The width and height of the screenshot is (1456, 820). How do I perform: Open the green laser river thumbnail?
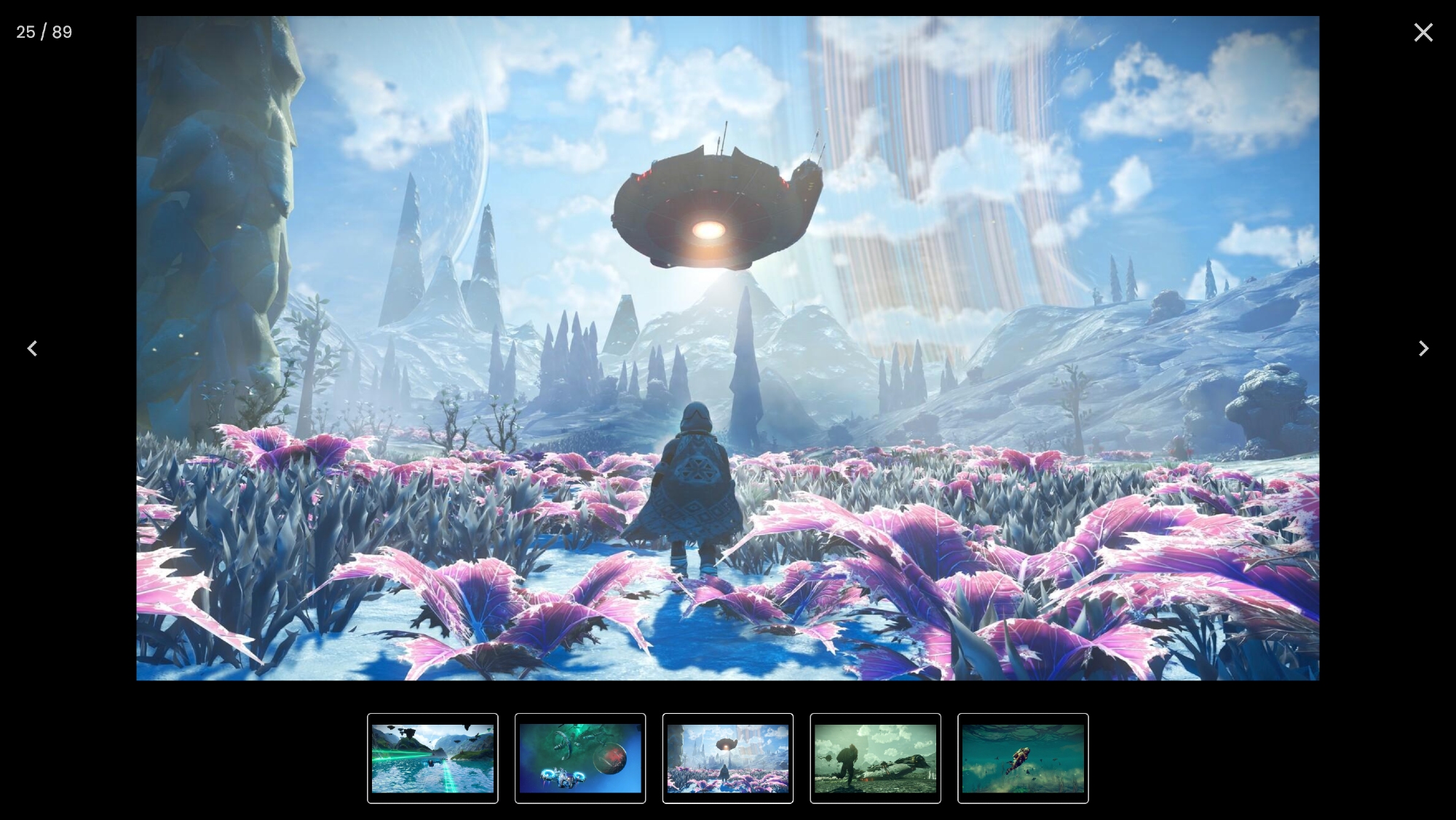tap(432, 758)
